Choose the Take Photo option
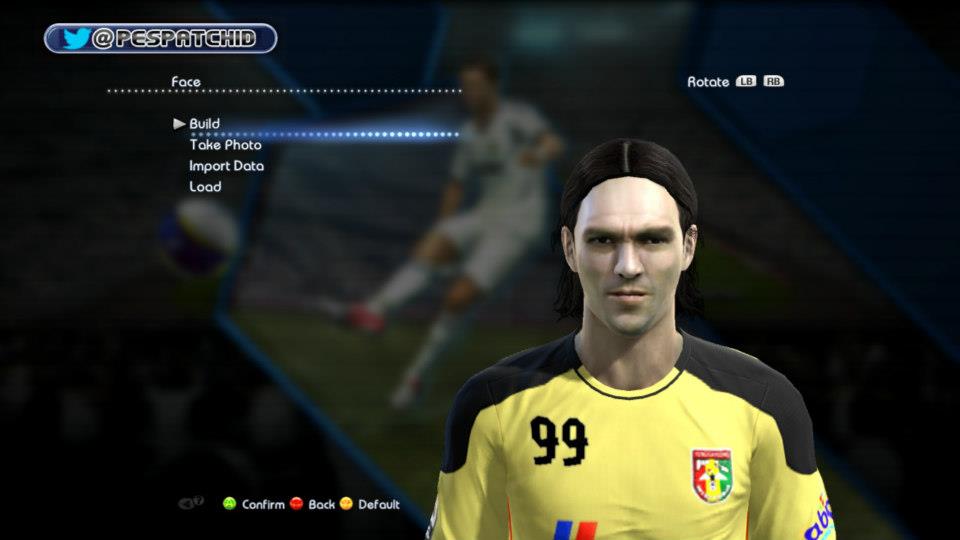This screenshot has width=960, height=540. (x=225, y=145)
